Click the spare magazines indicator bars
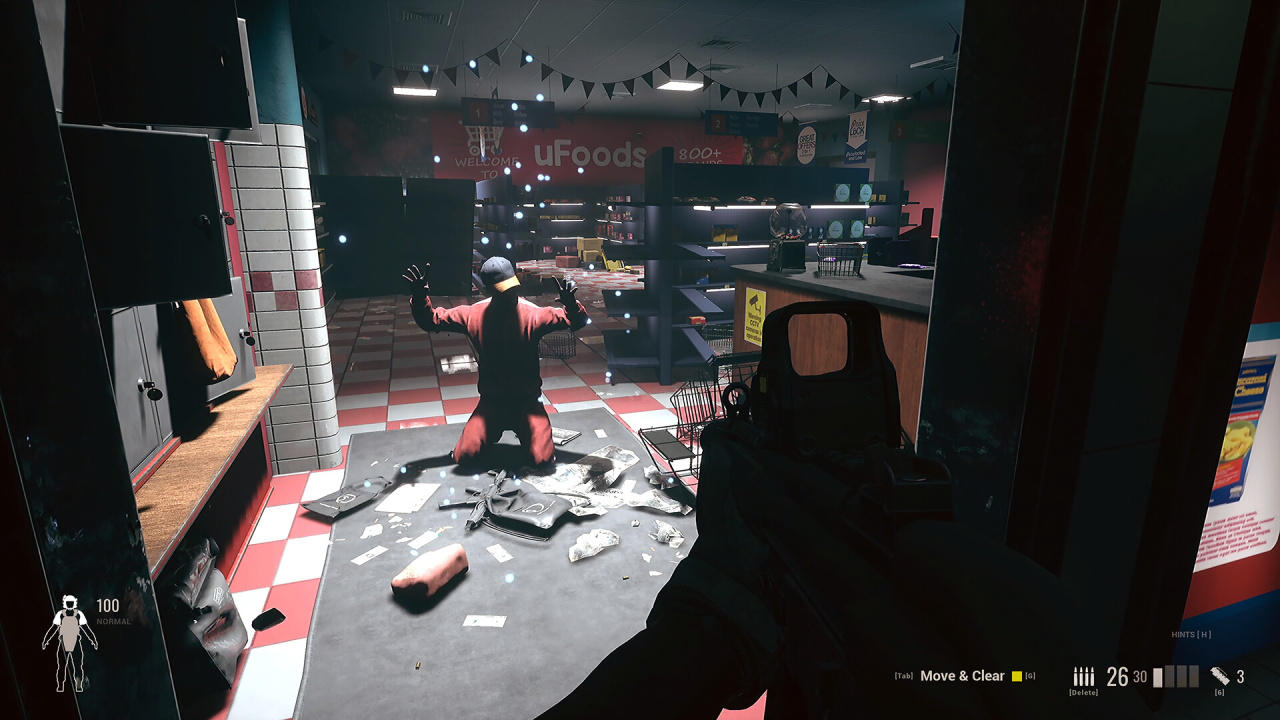Screen dimensions: 1280x720 (1176, 677)
